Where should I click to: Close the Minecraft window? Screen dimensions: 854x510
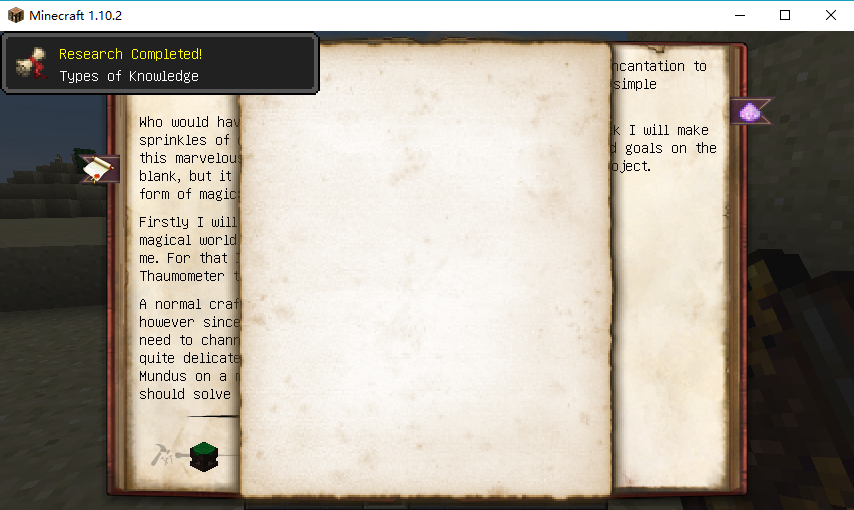click(x=830, y=15)
